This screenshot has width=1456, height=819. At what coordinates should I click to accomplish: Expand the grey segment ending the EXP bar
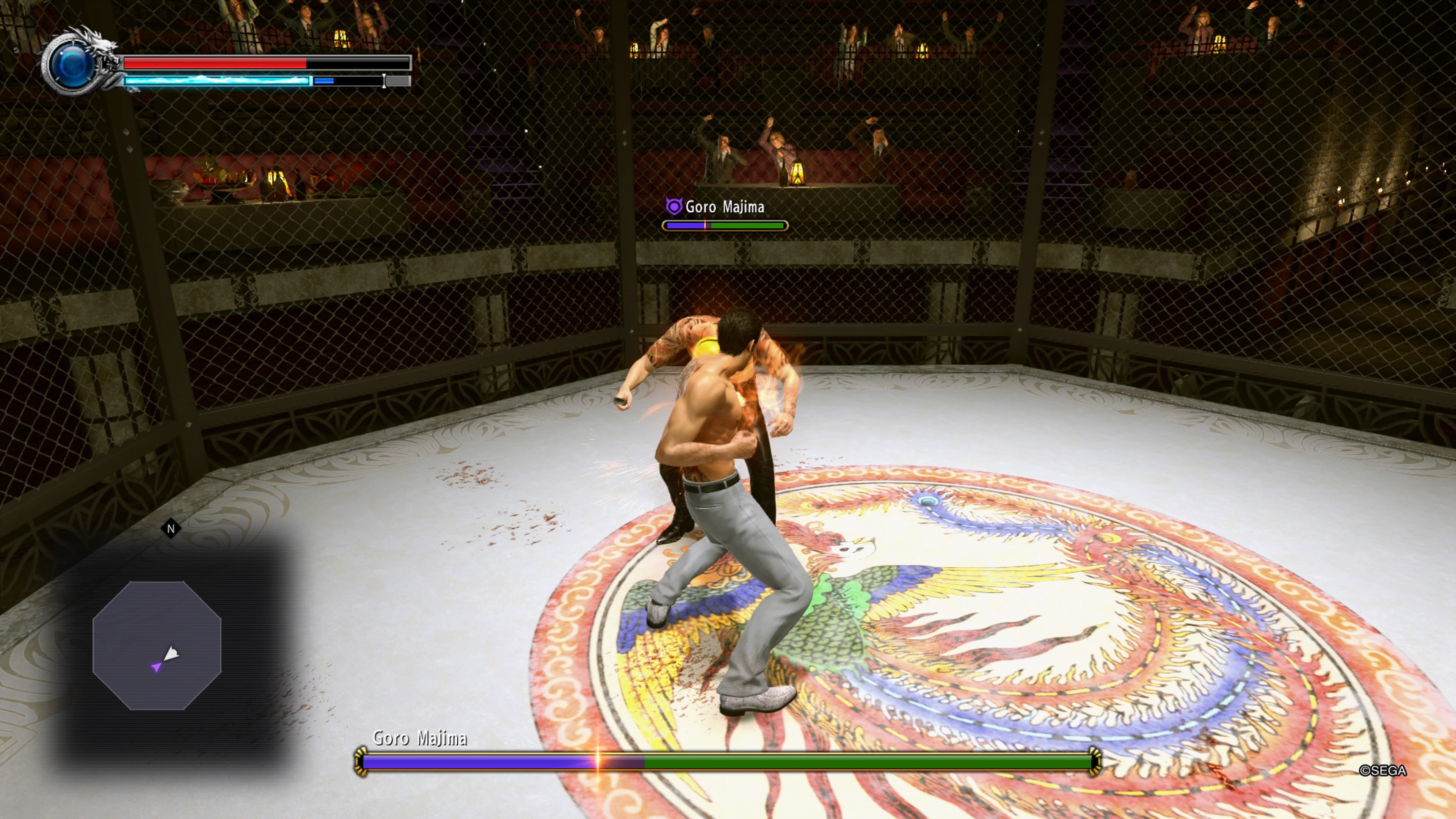tap(395, 81)
